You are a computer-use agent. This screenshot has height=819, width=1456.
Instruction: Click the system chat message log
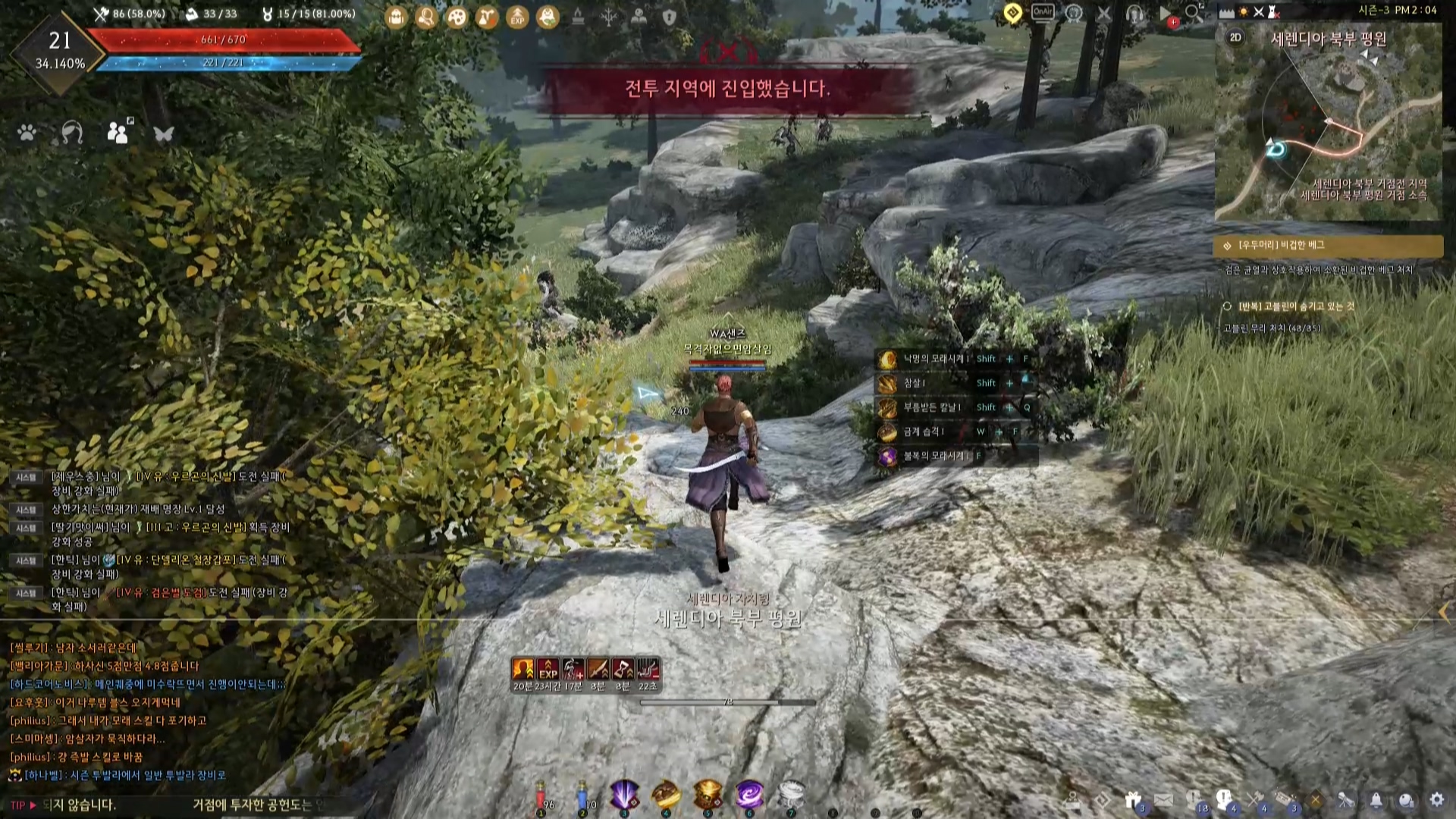point(152,541)
